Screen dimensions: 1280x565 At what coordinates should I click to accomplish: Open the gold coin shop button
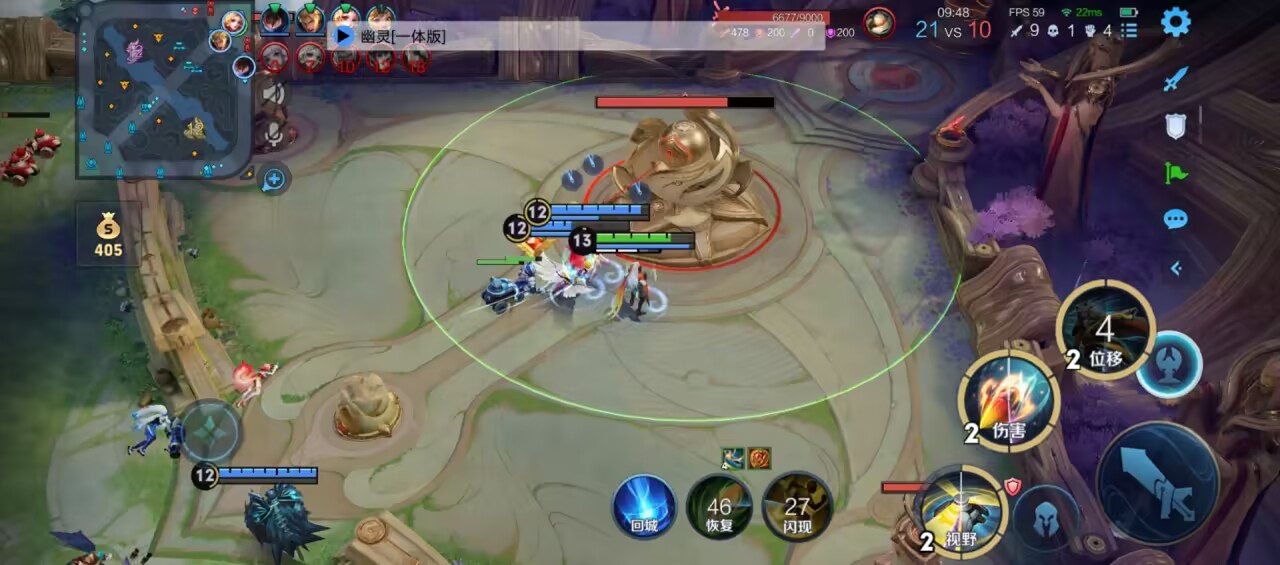(108, 233)
